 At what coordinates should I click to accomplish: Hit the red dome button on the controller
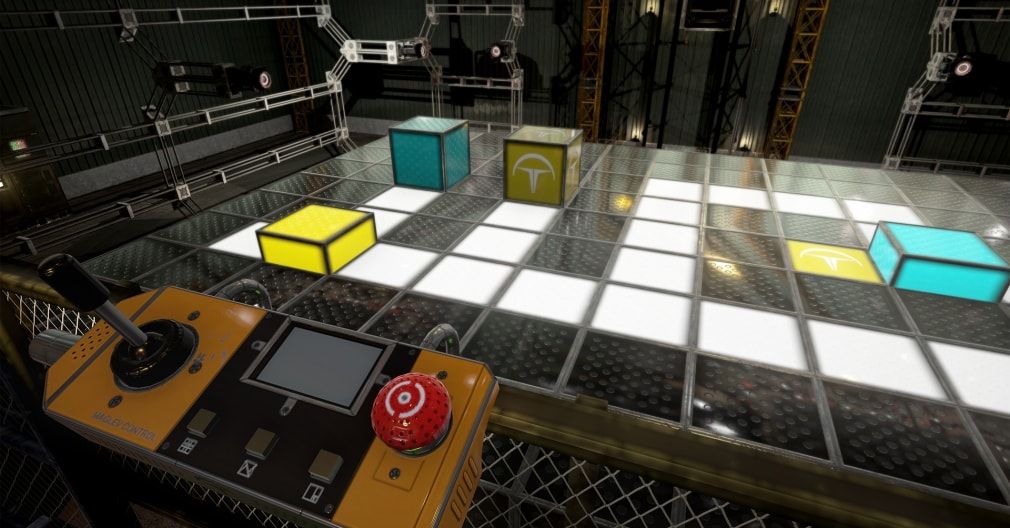point(410,412)
